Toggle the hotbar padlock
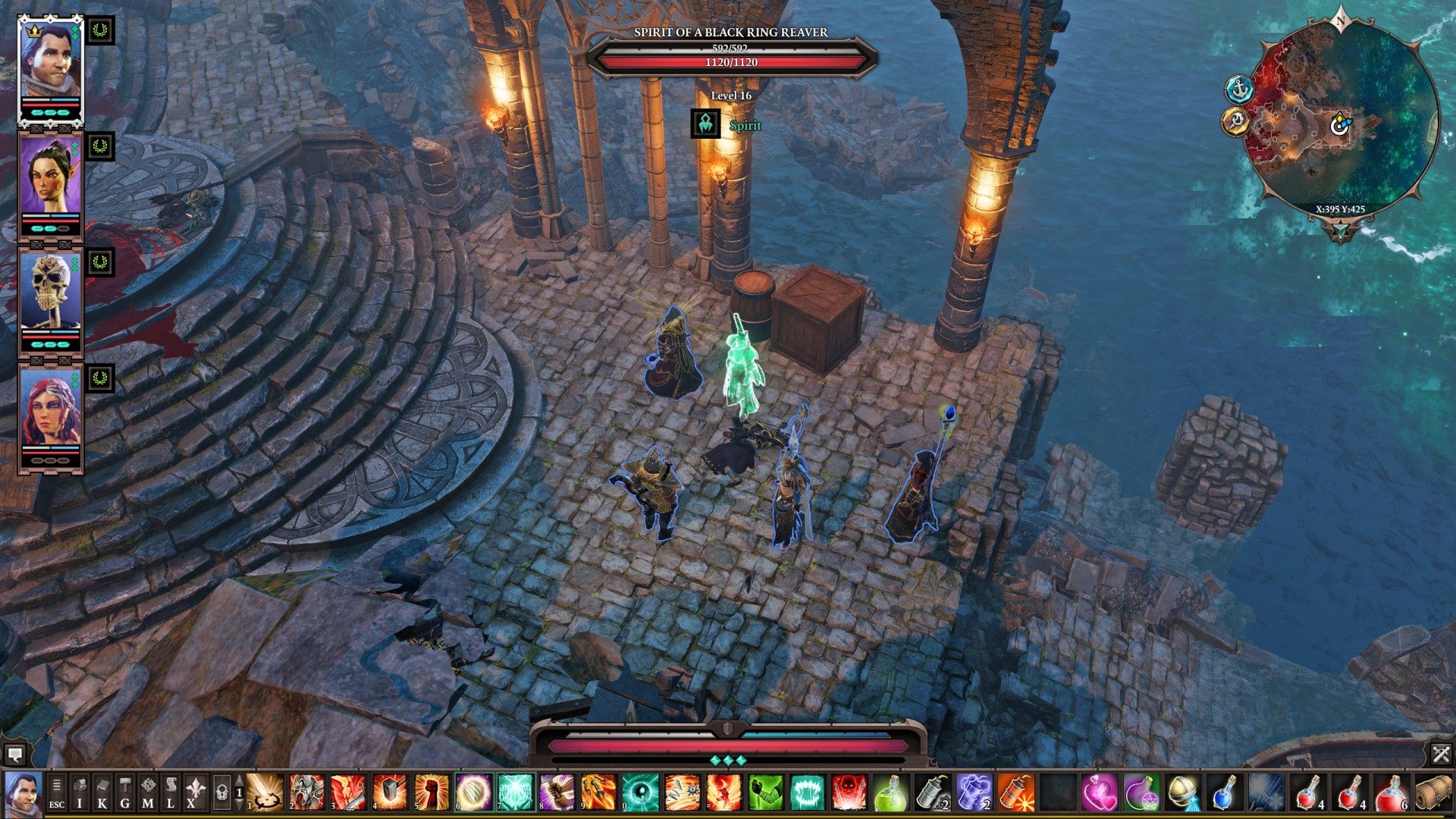This screenshot has height=819, width=1456. point(221,793)
